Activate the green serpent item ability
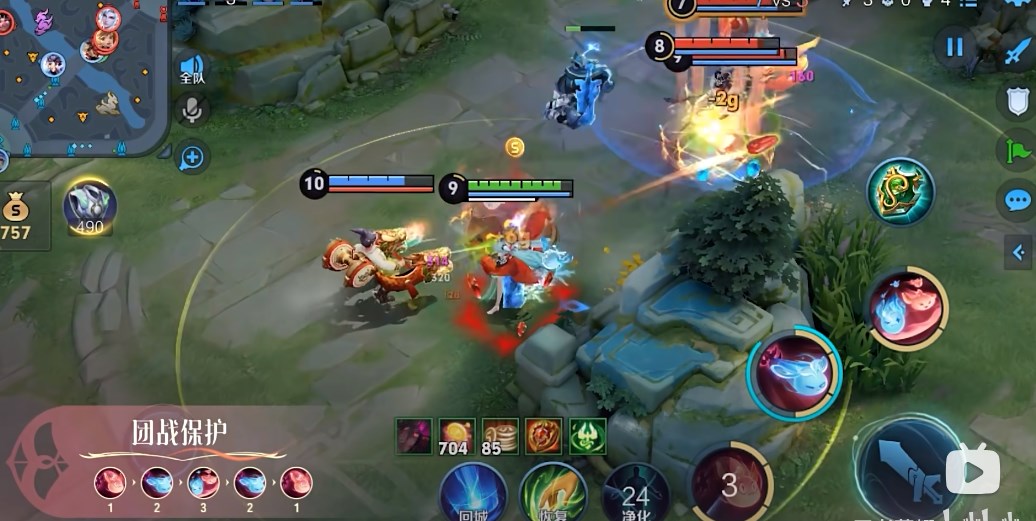The width and height of the screenshot is (1036, 521). (900, 191)
